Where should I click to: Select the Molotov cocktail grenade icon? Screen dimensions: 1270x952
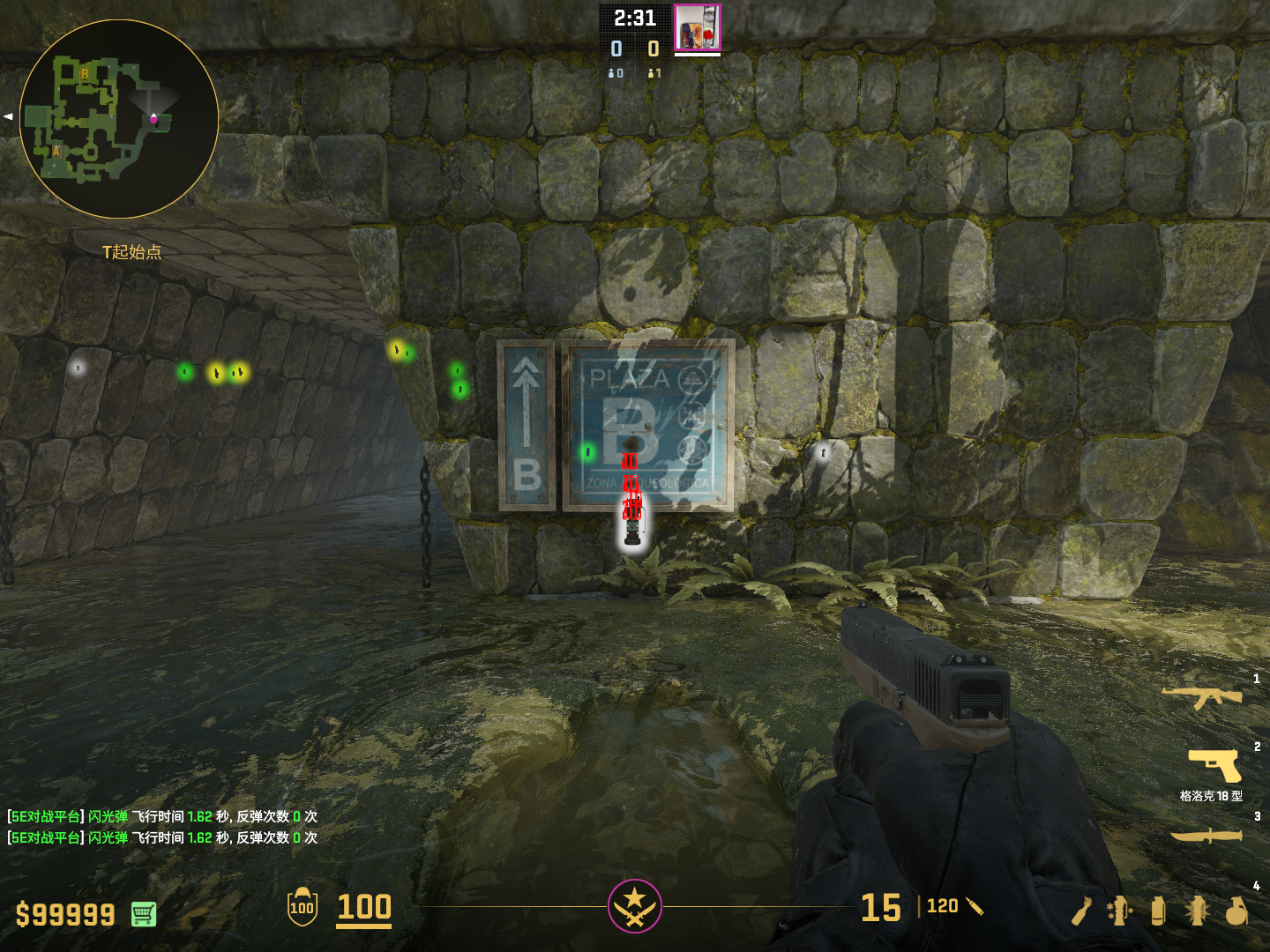pos(1082,911)
